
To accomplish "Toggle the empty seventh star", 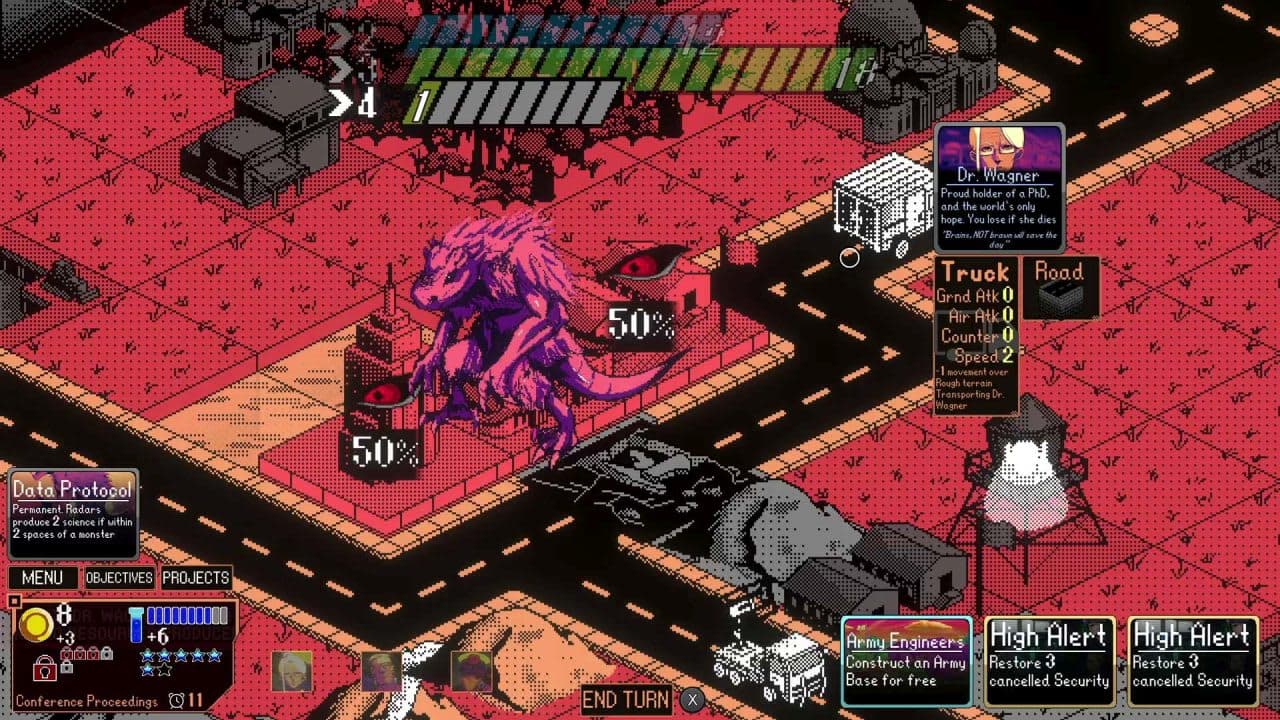I will 163,670.
